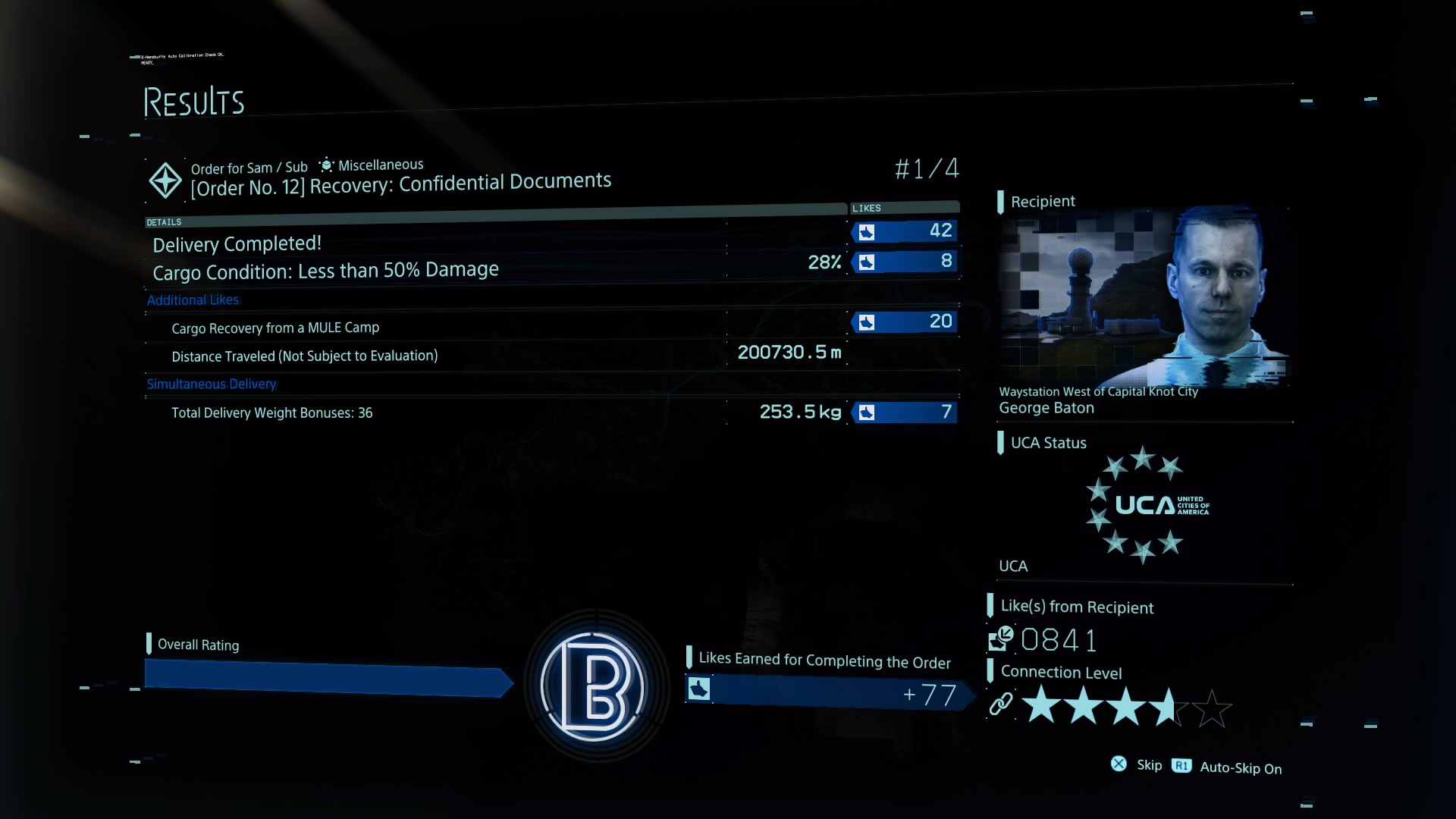Toggle the Auto-Skip On option
Screen dimensions: 1456x819
pyautogui.click(x=1228, y=767)
